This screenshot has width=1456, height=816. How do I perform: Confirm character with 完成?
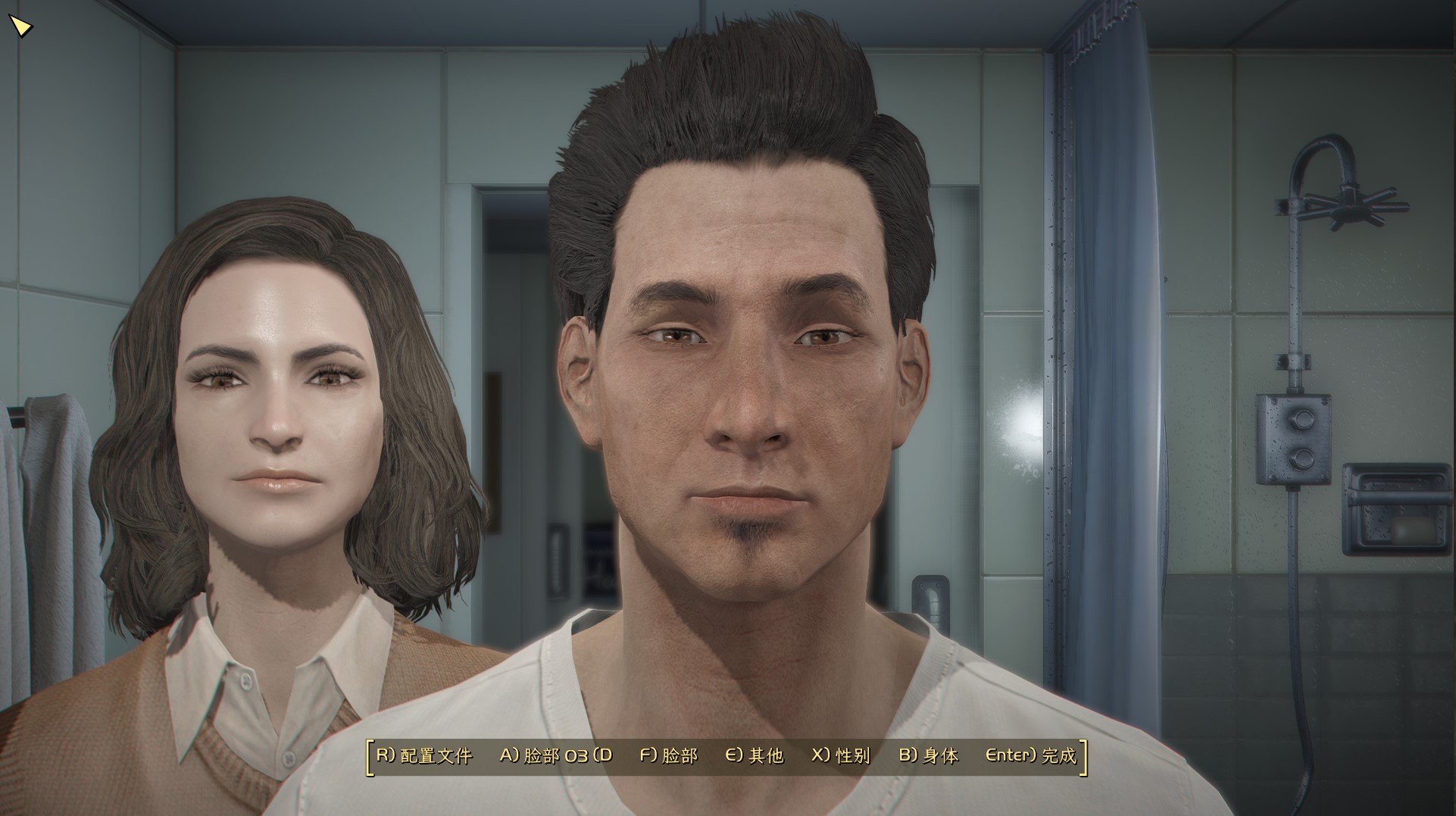pos(1030,755)
